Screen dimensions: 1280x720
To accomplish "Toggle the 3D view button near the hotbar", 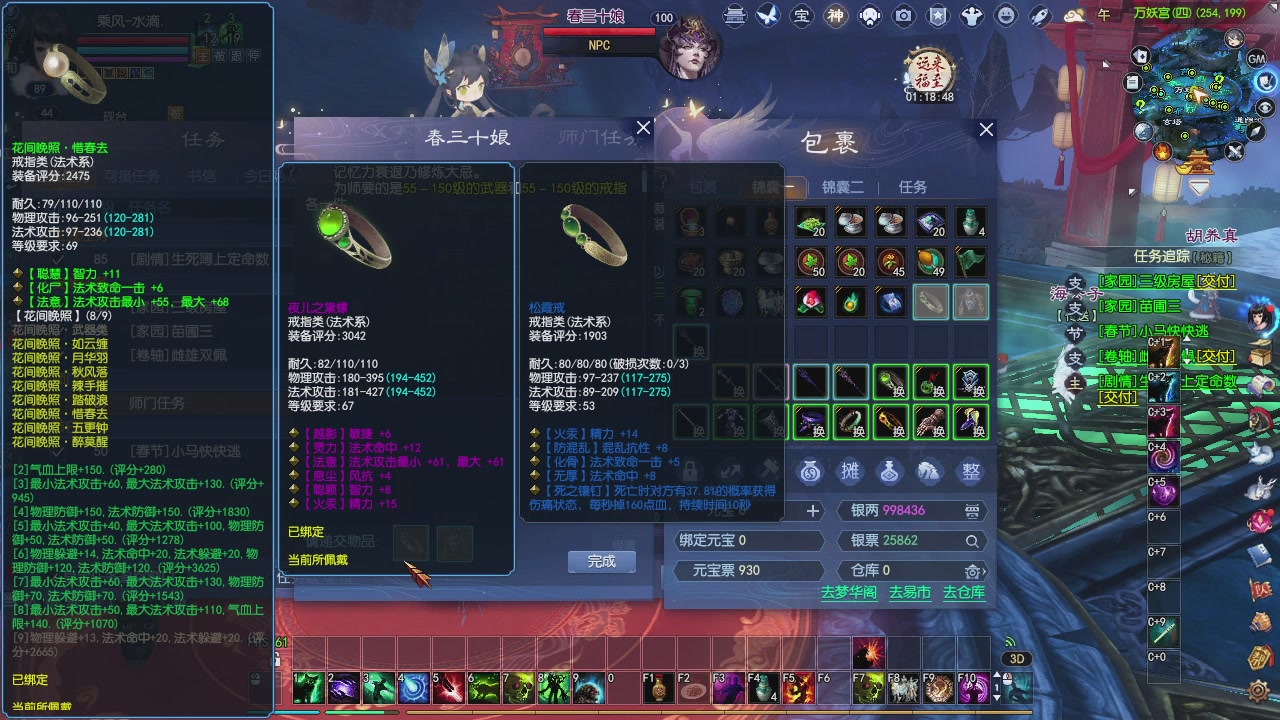I will click(x=1017, y=658).
